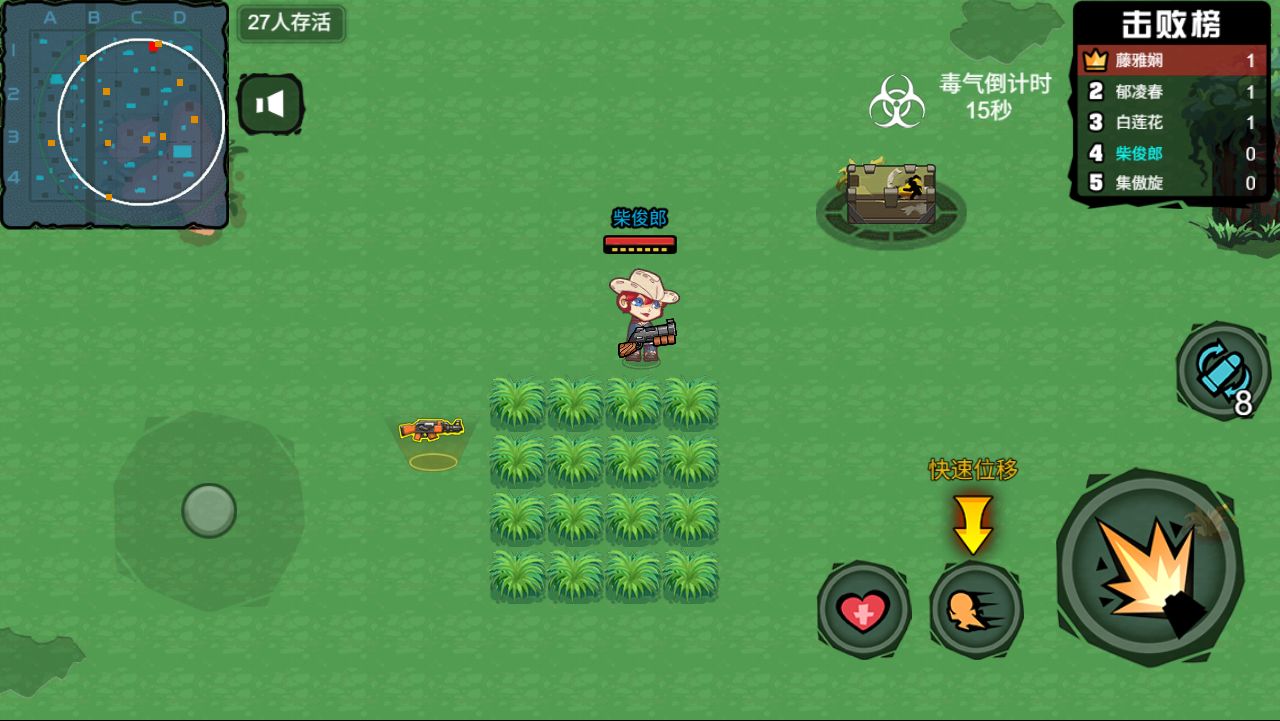Image resolution: width=1280 pixels, height=721 pixels.
Task: Activate the 快速位移 dash skill icon
Action: 975,611
